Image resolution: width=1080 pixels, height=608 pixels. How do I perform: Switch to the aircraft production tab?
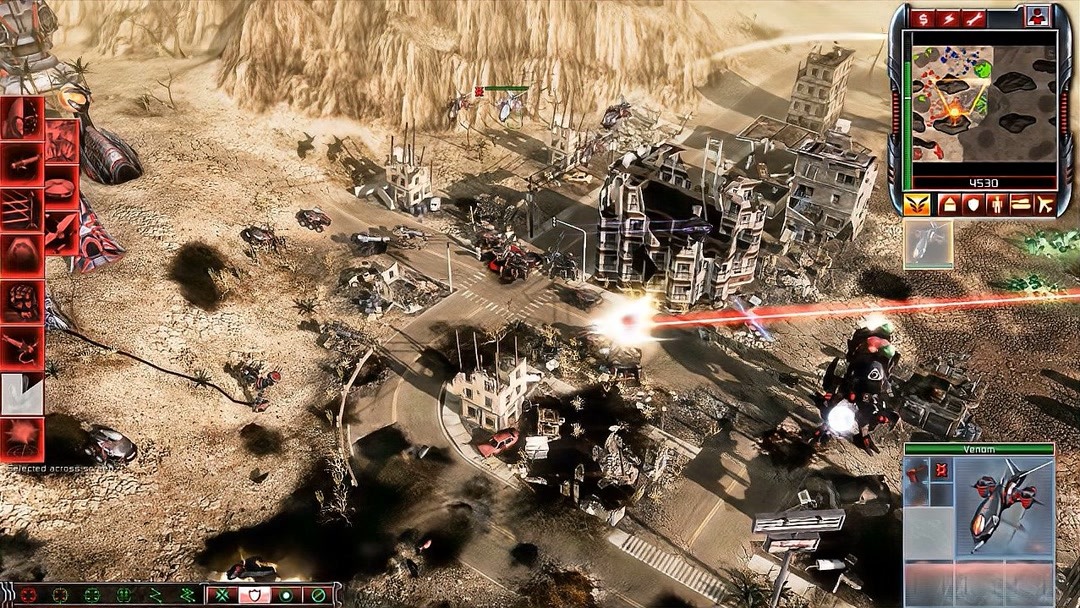click(x=1046, y=205)
